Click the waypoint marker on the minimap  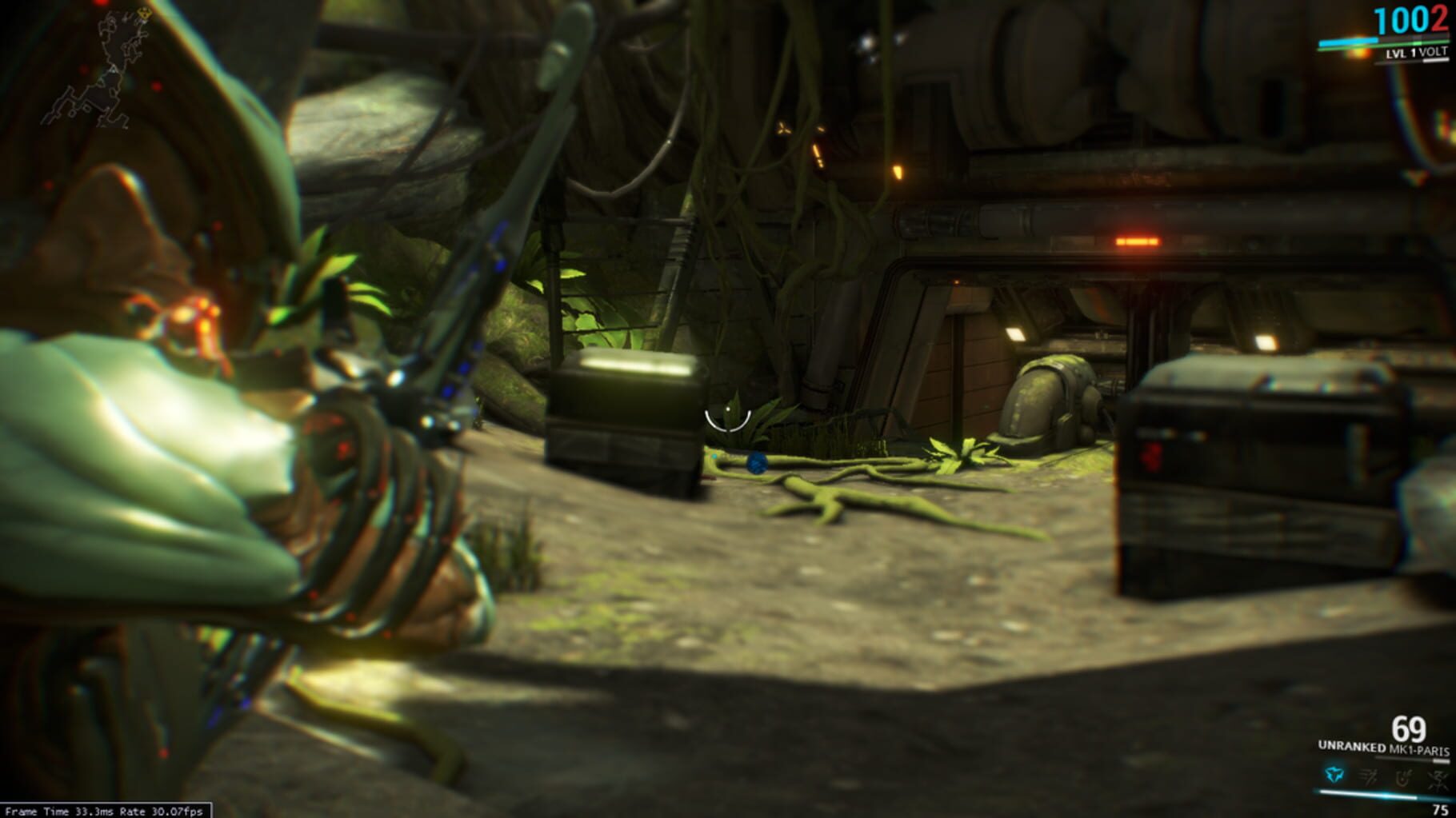(x=141, y=14)
